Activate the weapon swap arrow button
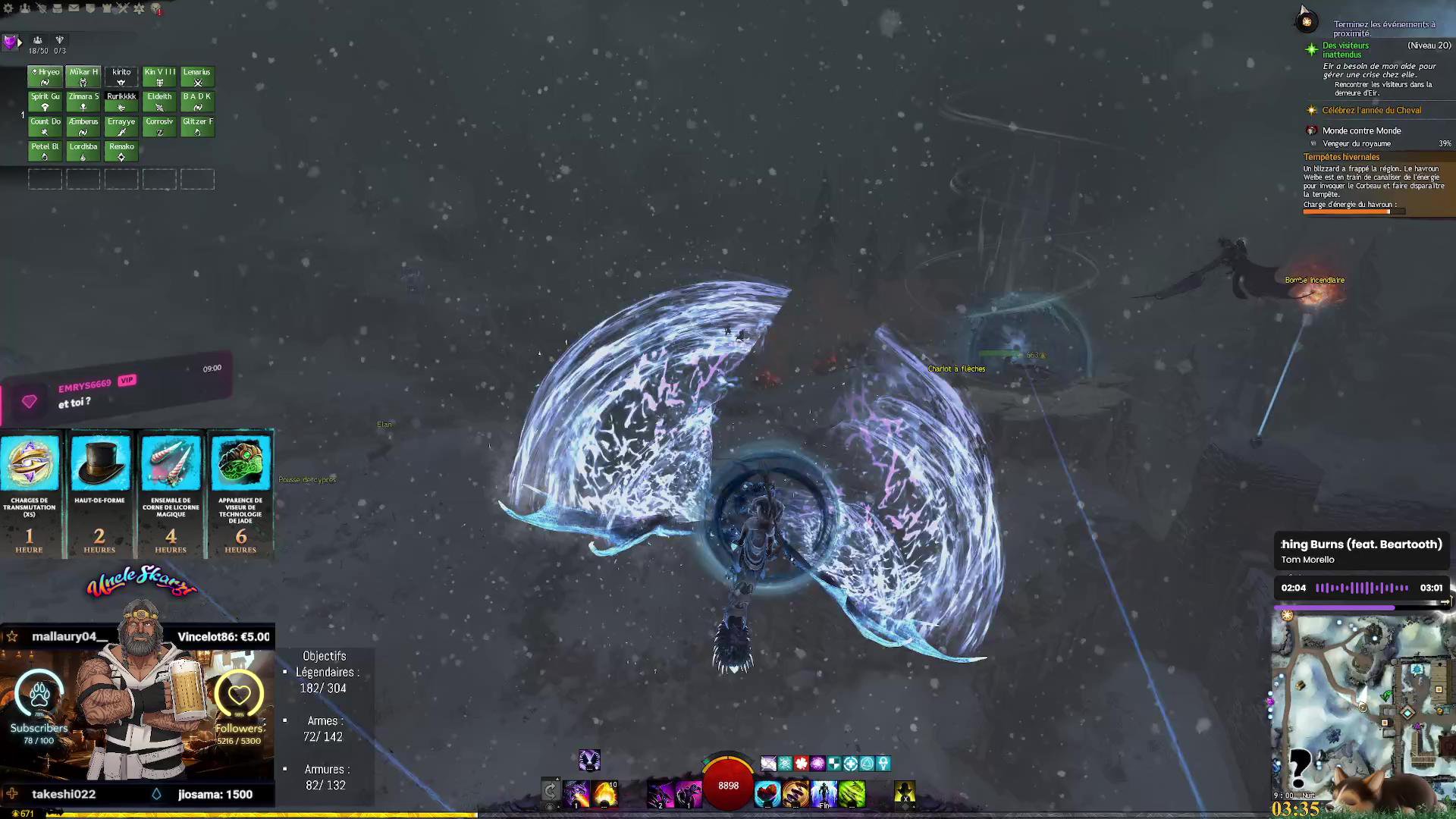Screen dimensions: 1456x819 tap(551, 792)
